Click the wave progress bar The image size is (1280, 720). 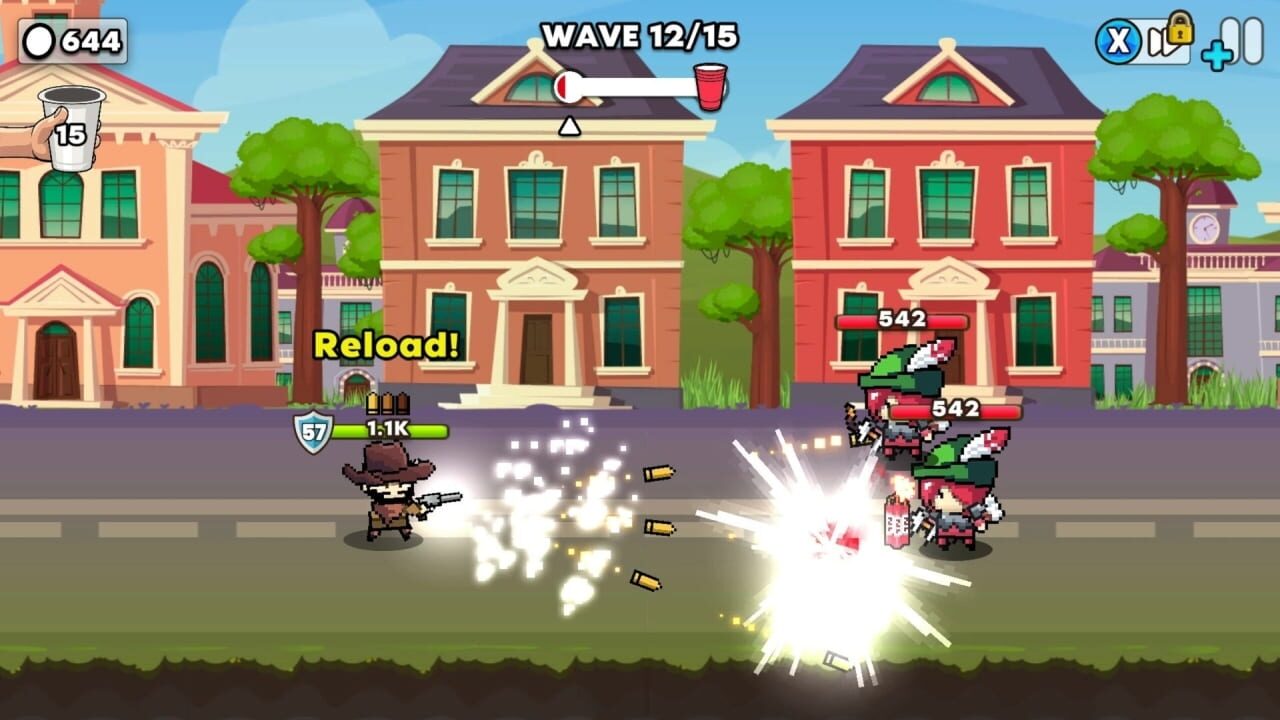[630, 85]
